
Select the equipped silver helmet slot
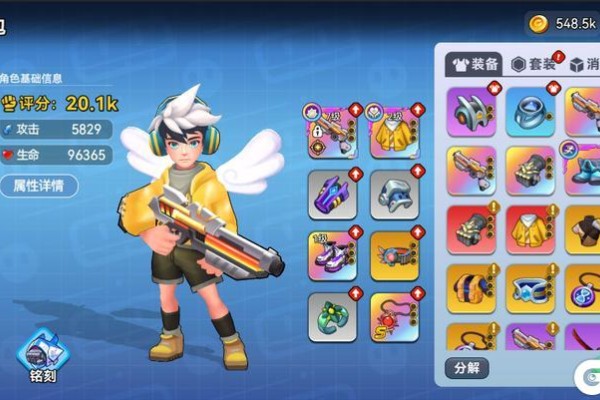[x=393, y=193]
